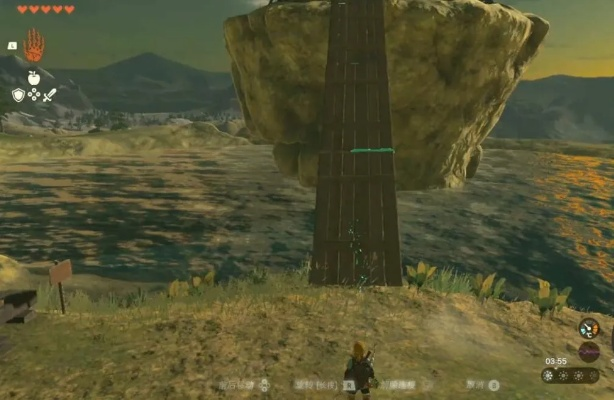The width and height of the screenshot is (614, 400).
Task: Select the shield quick-menu icon
Action: click(18, 94)
